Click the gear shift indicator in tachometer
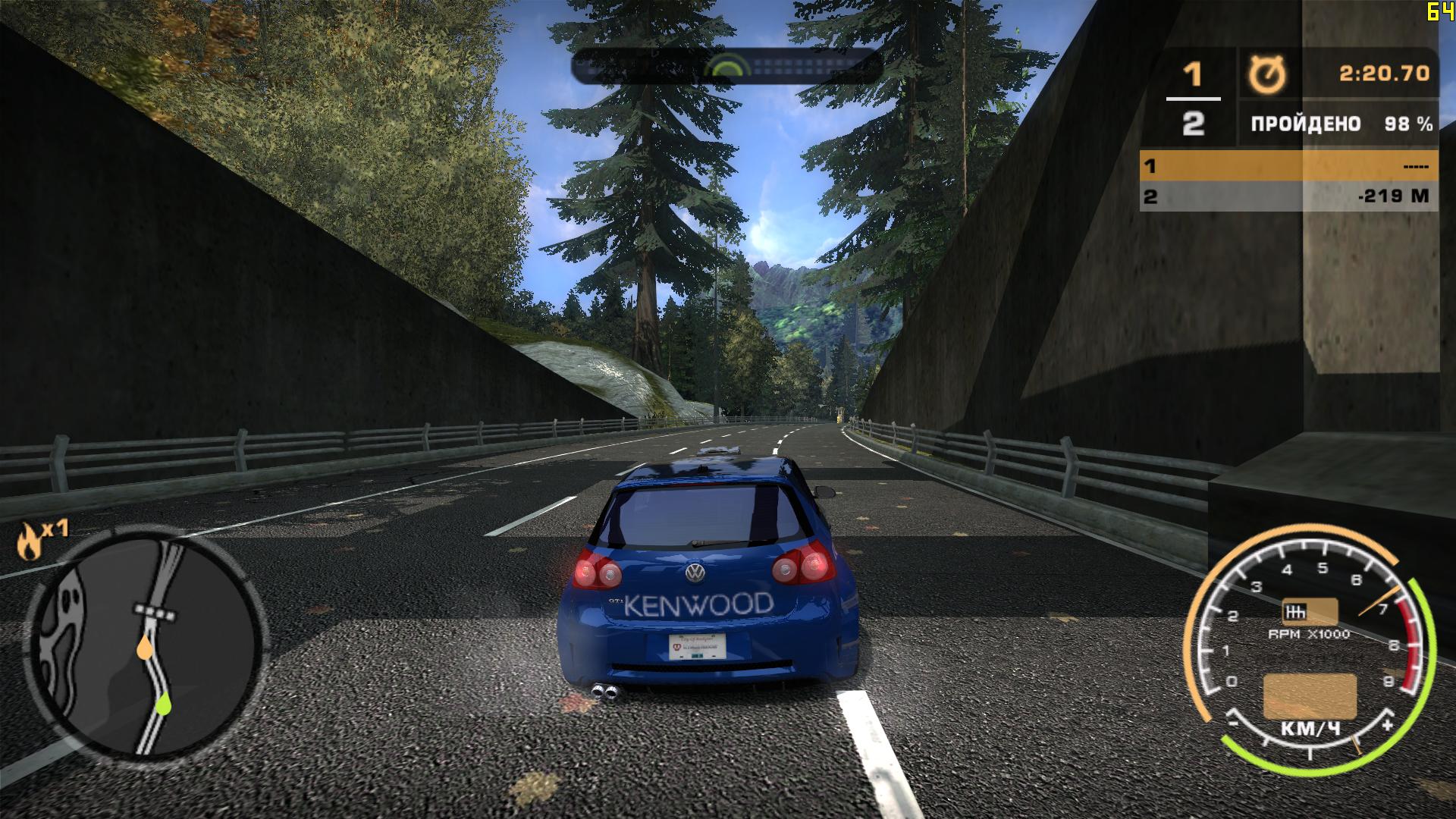1456x819 pixels. (x=1309, y=612)
